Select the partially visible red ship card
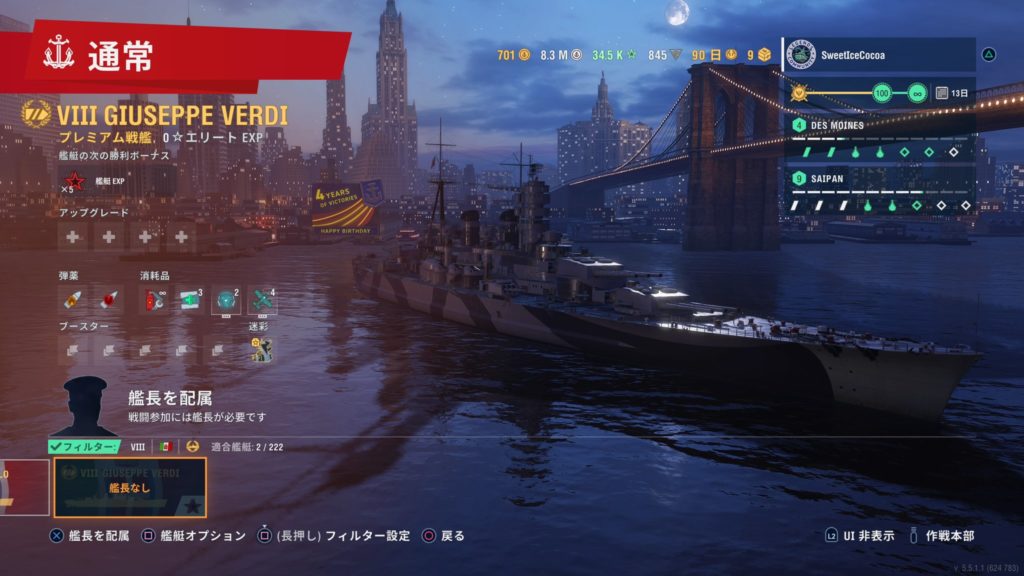This screenshot has width=1024, height=576. click(x=22, y=487)
